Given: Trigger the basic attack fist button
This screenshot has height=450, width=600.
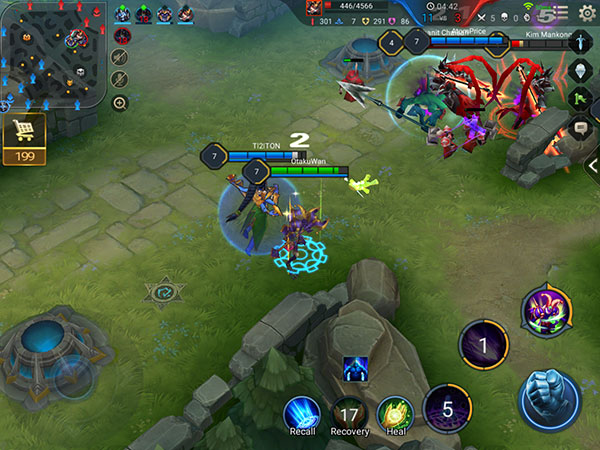Looking at the screenshot, I should tap(549, 399).
